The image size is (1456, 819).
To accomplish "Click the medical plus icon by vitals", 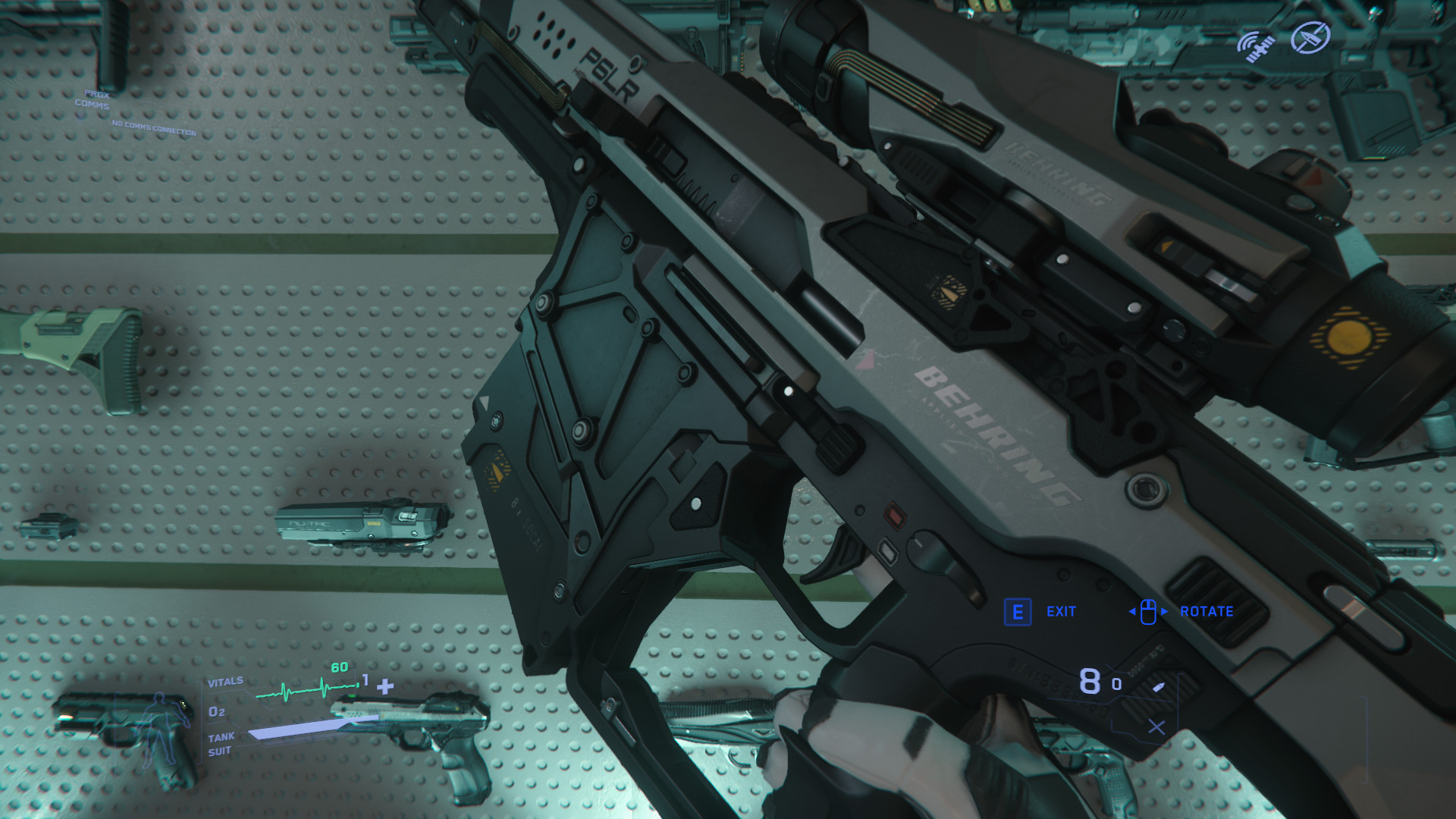I will pyautogui.click(x=385, y=687).
